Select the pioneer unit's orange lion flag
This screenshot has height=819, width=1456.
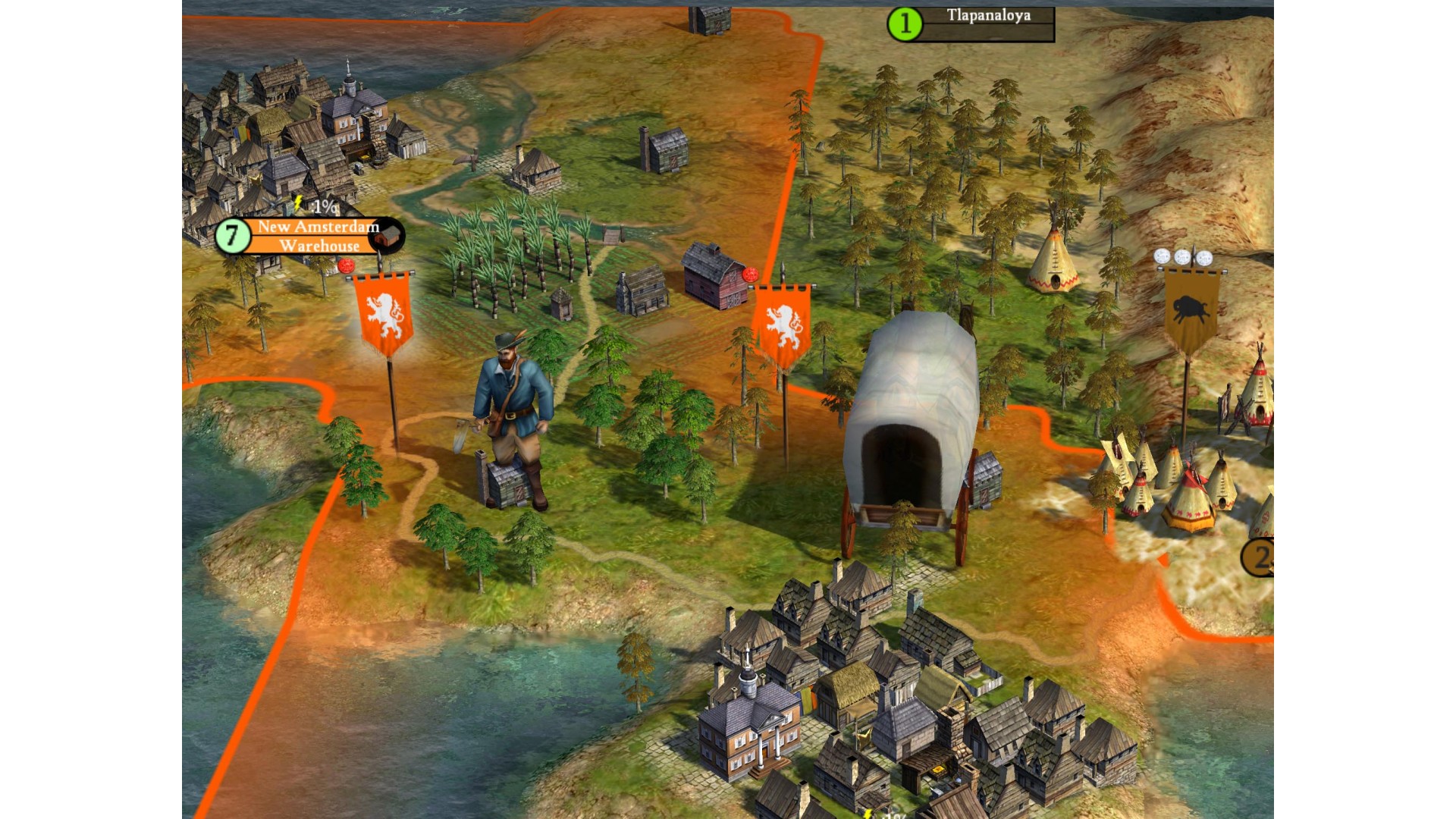[384, 313]
